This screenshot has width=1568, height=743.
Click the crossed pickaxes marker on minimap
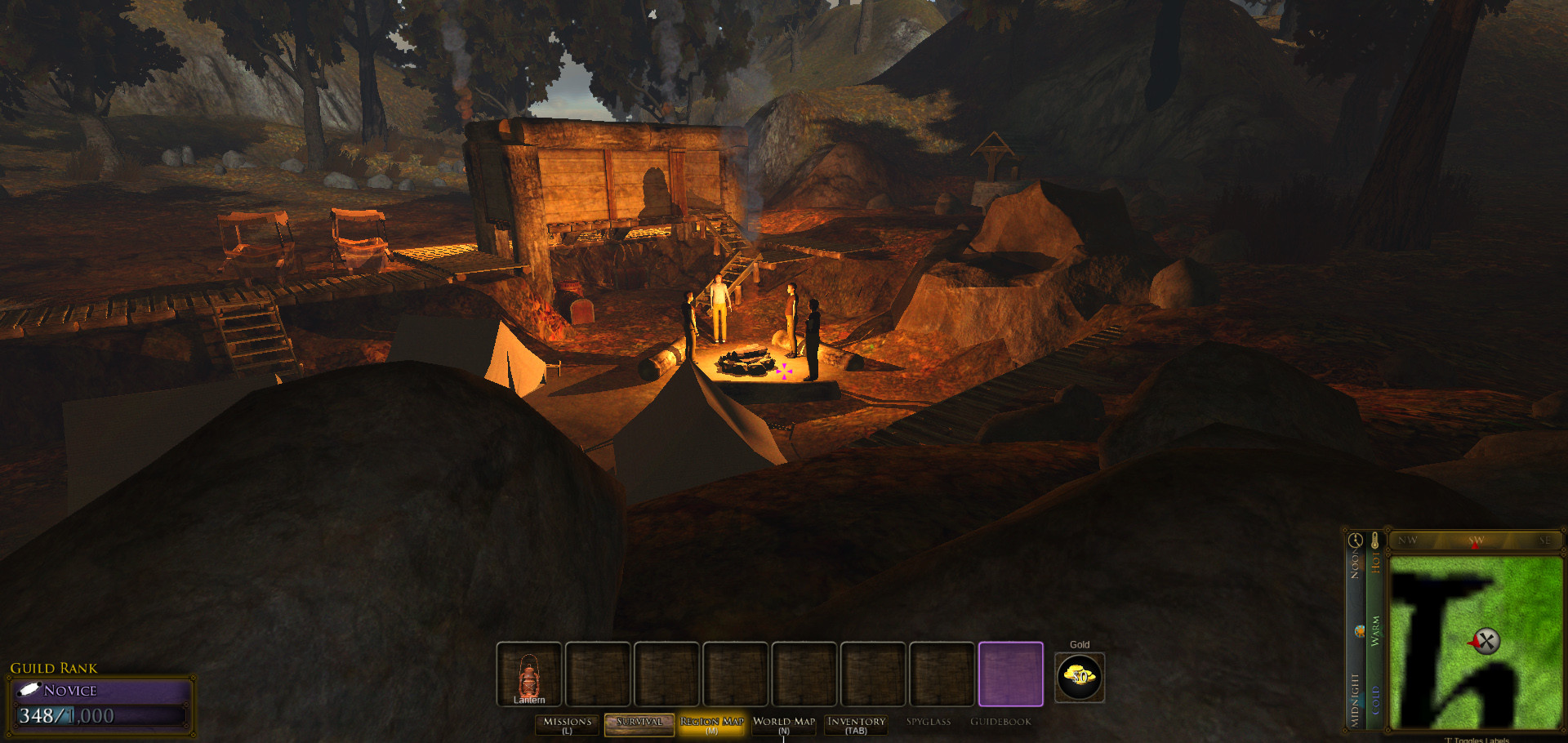coord(1486,641)
